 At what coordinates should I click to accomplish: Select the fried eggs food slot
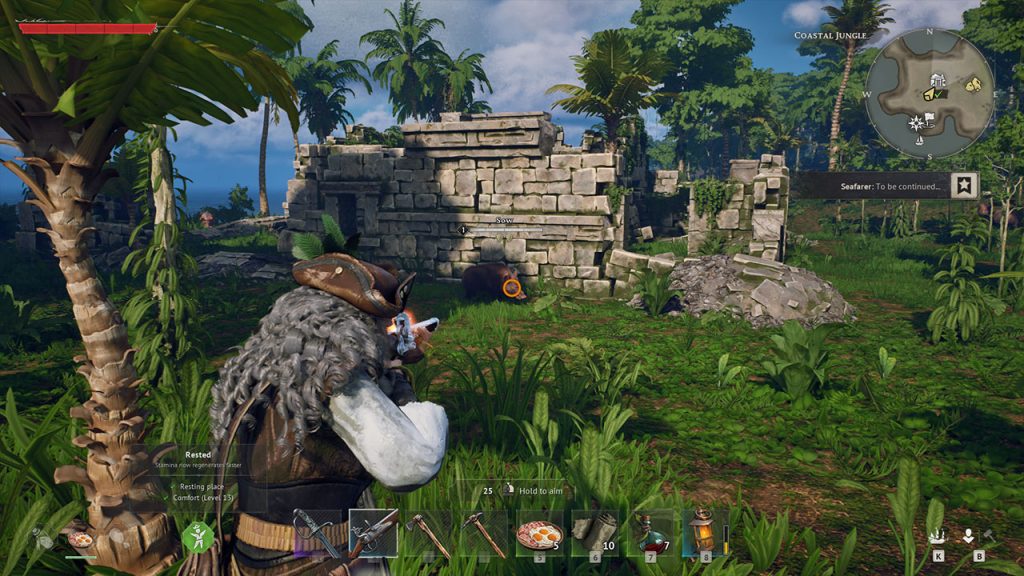pyautogui.click(x=540, y=533)
